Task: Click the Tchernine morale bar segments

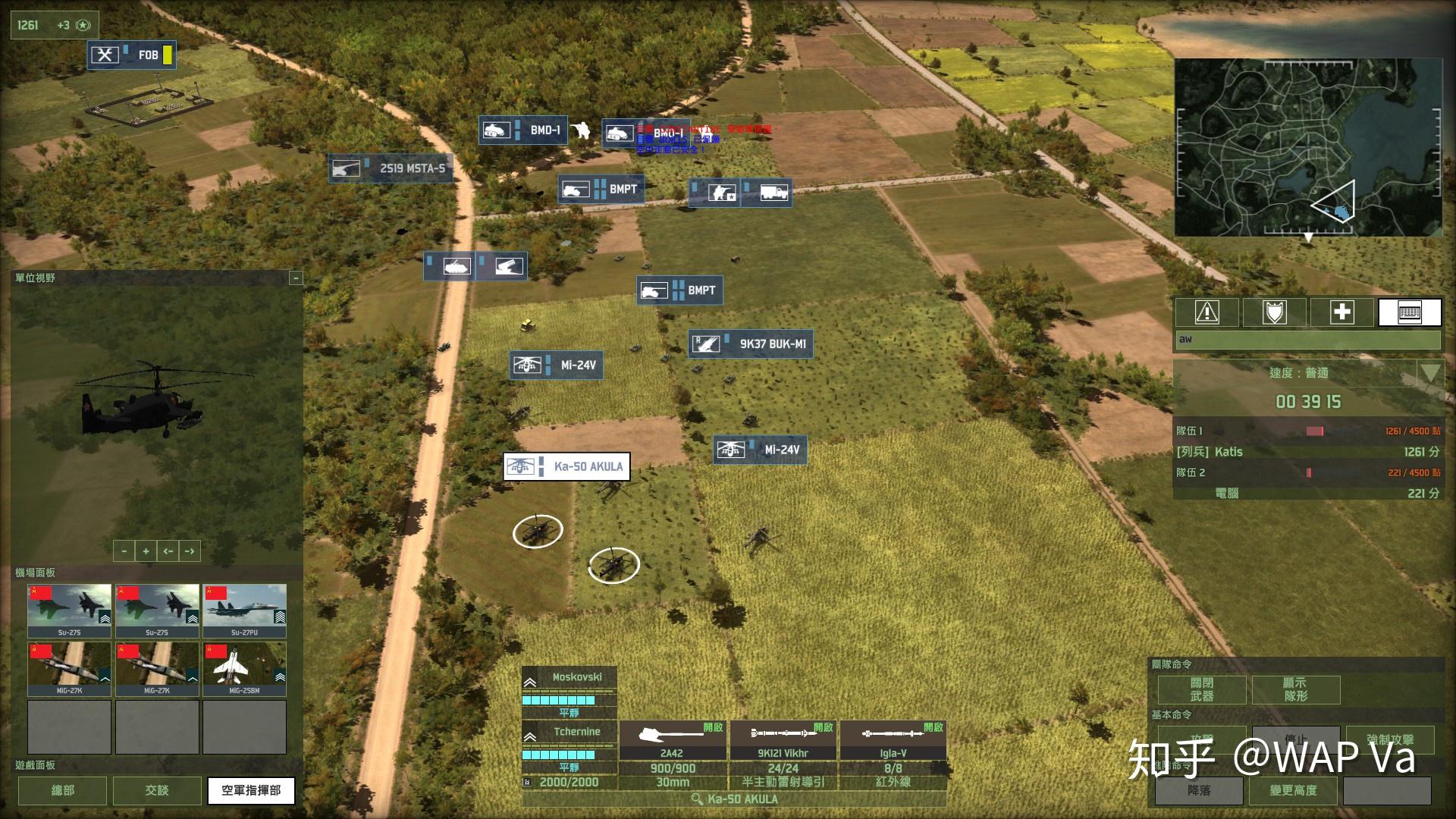Action: (560, 755)
